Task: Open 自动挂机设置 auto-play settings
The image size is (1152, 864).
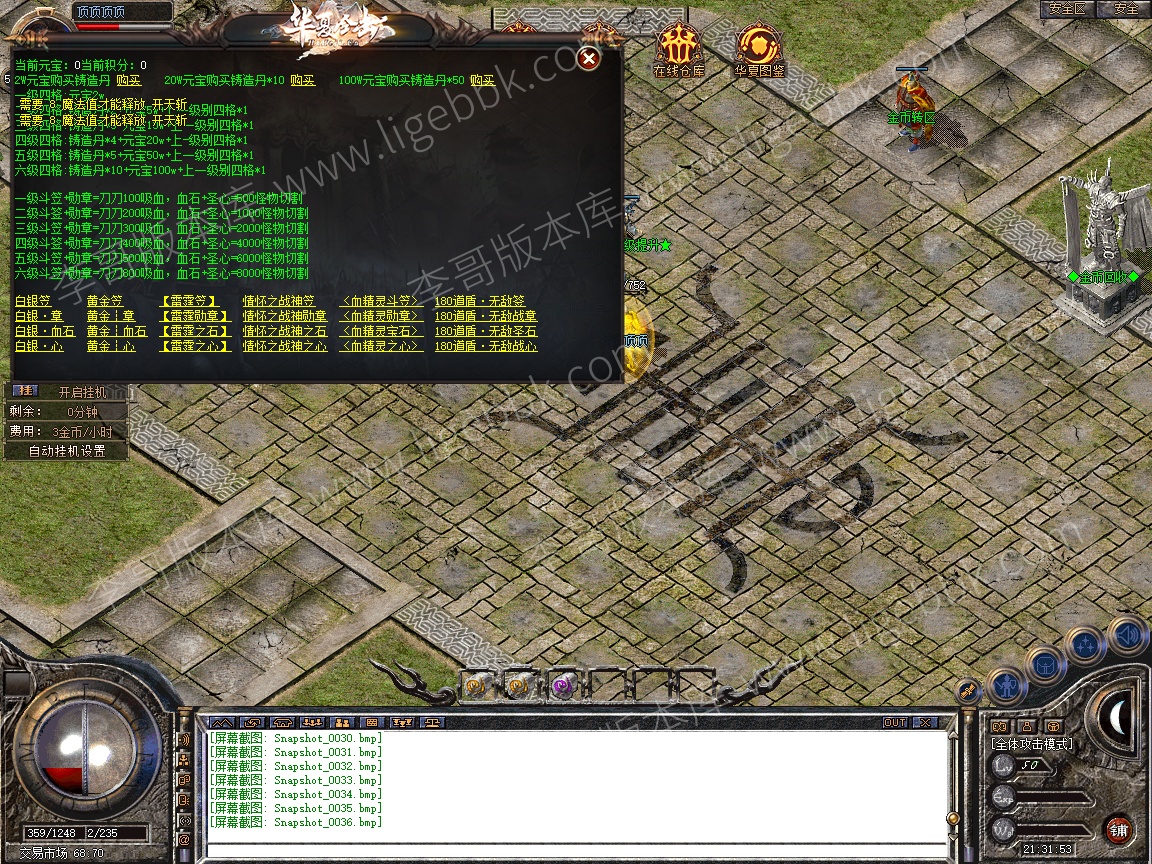Action: pos(66,451)
